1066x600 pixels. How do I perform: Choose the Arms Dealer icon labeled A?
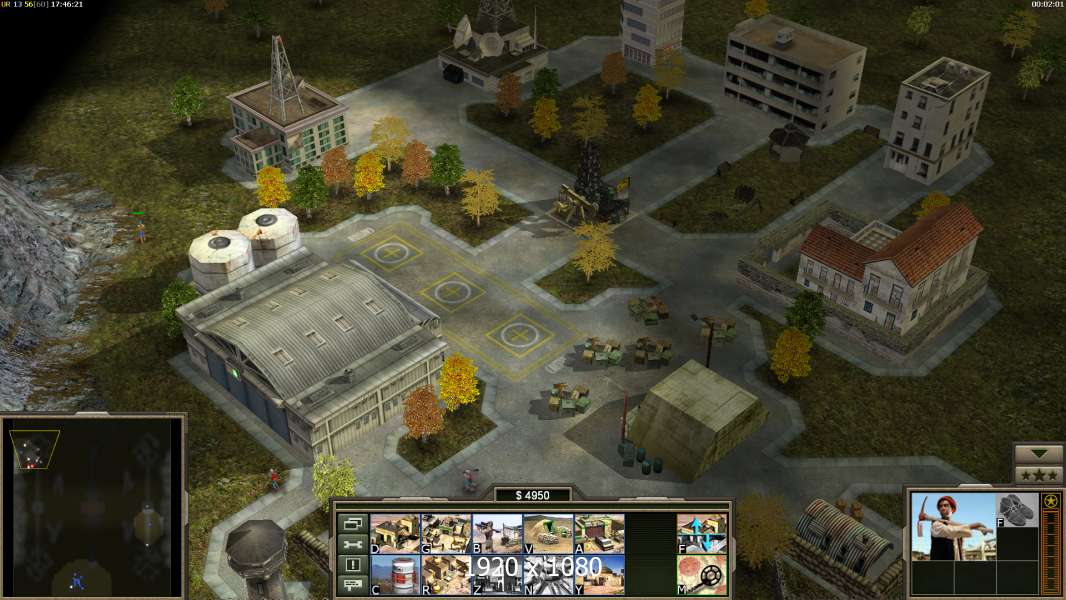(599, 534)
